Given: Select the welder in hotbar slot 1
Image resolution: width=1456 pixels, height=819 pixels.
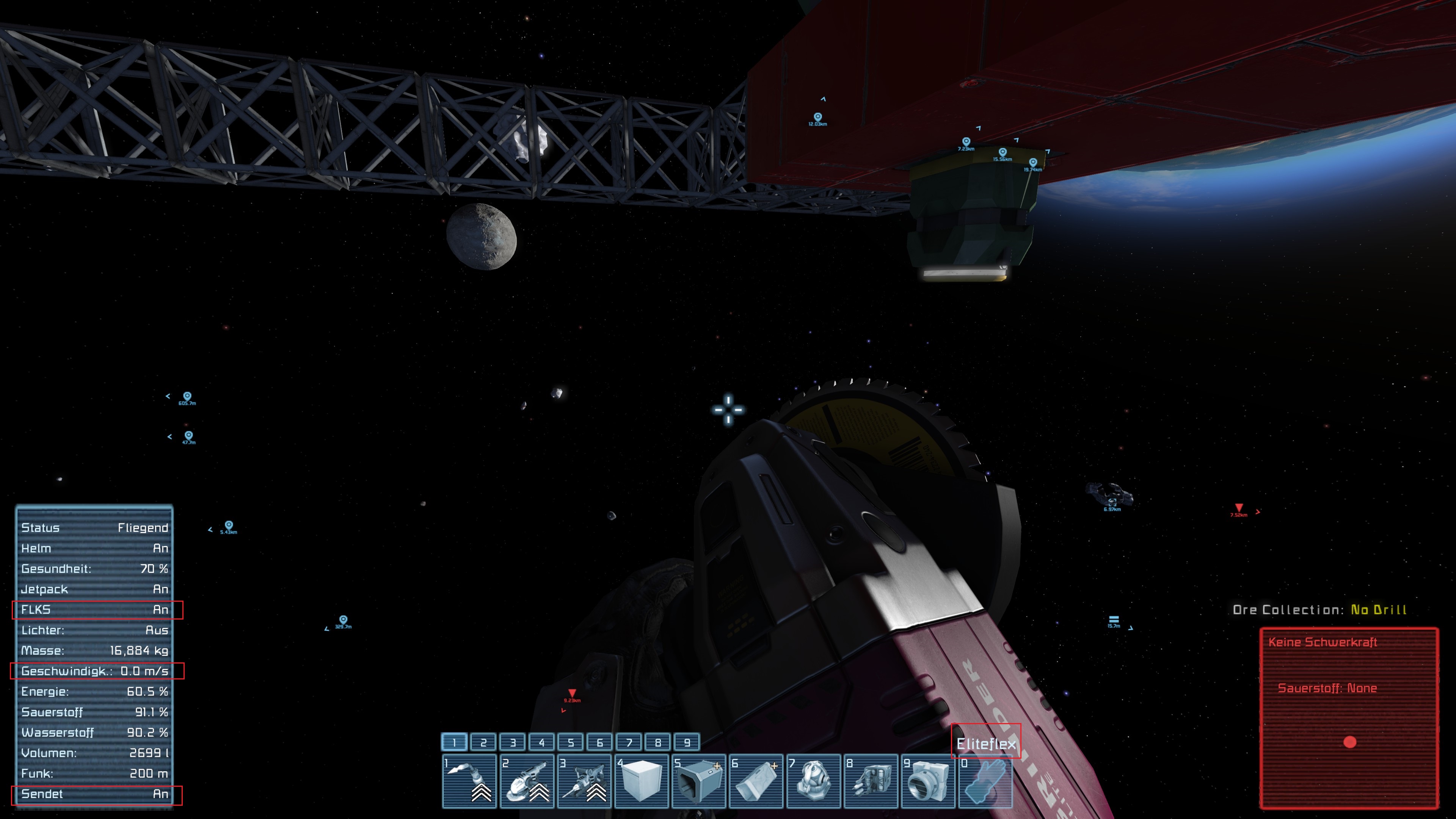Looking at the screenshot, I should (x=469, y=781).
